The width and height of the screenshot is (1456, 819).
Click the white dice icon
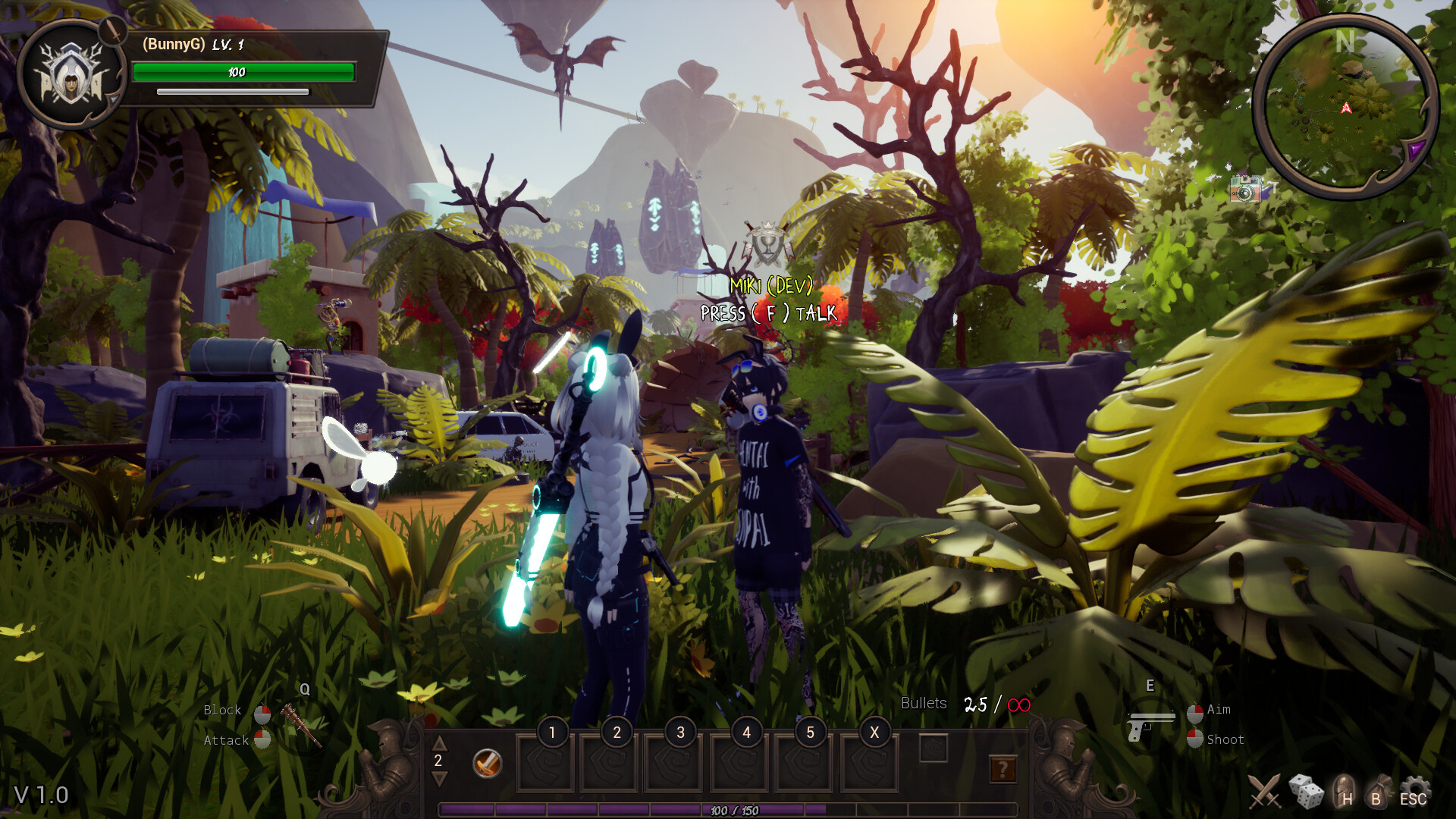point(1306,792)
